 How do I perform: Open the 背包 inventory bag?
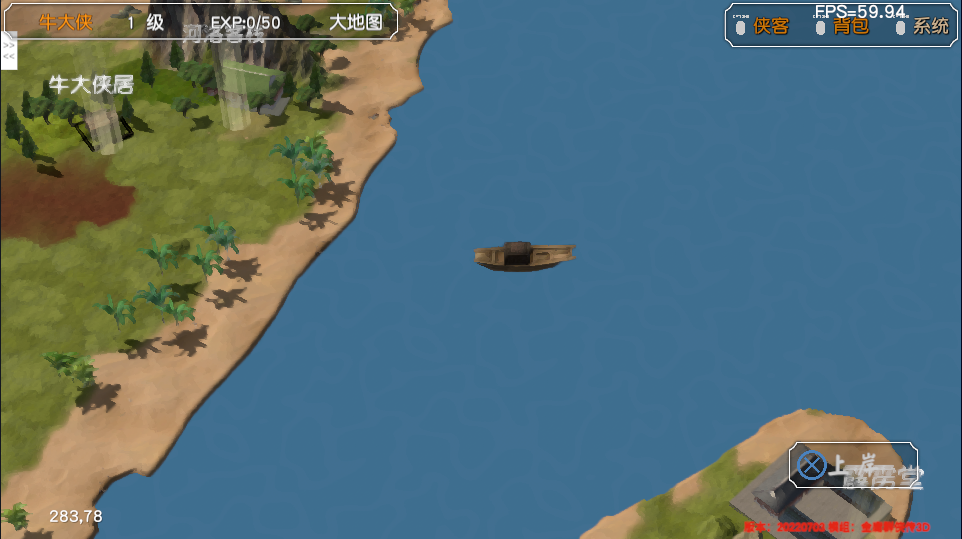[851, 26]
